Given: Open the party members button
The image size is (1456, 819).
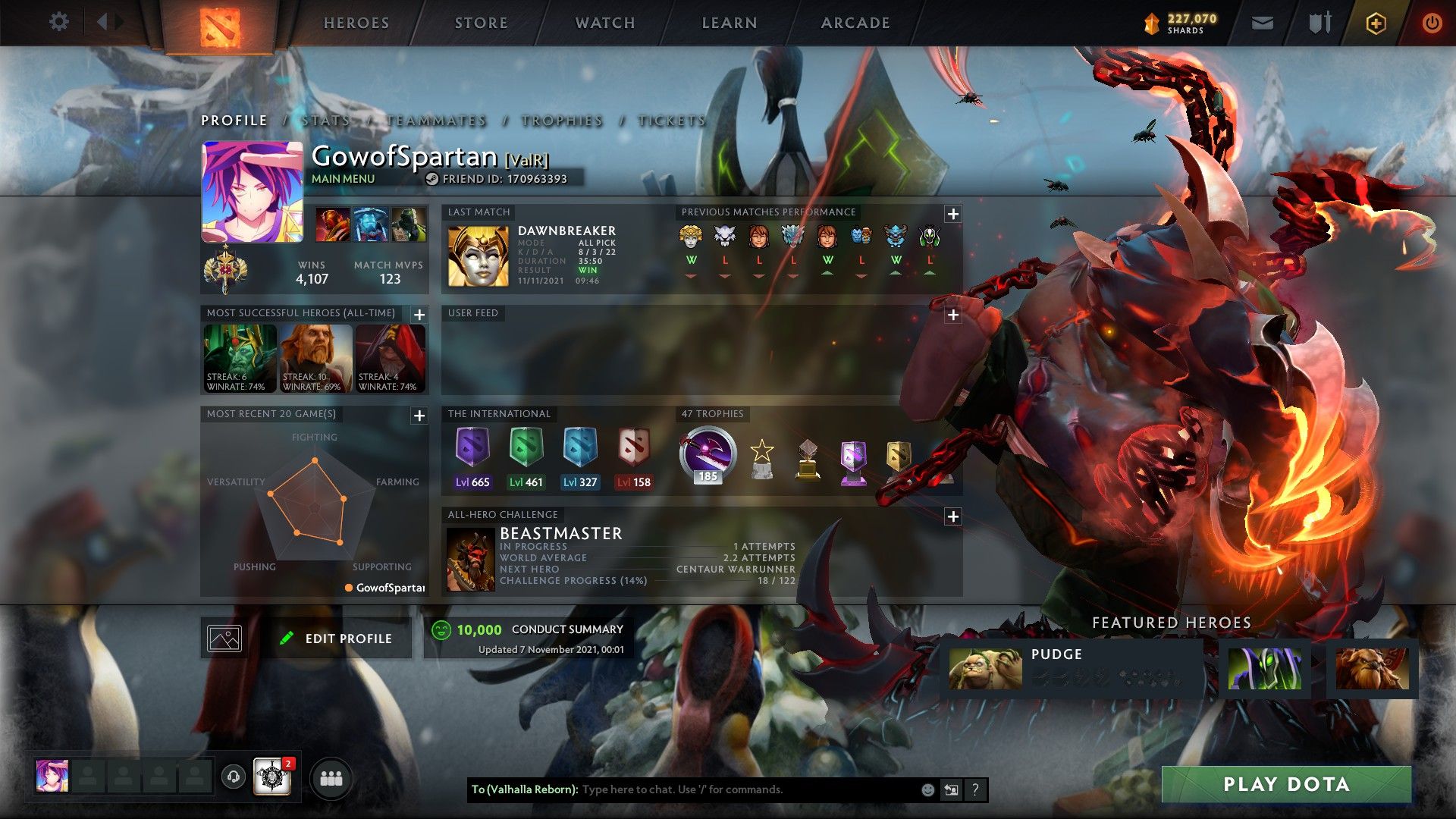Looking at the screenshot, I should click(x=331, y=779).
